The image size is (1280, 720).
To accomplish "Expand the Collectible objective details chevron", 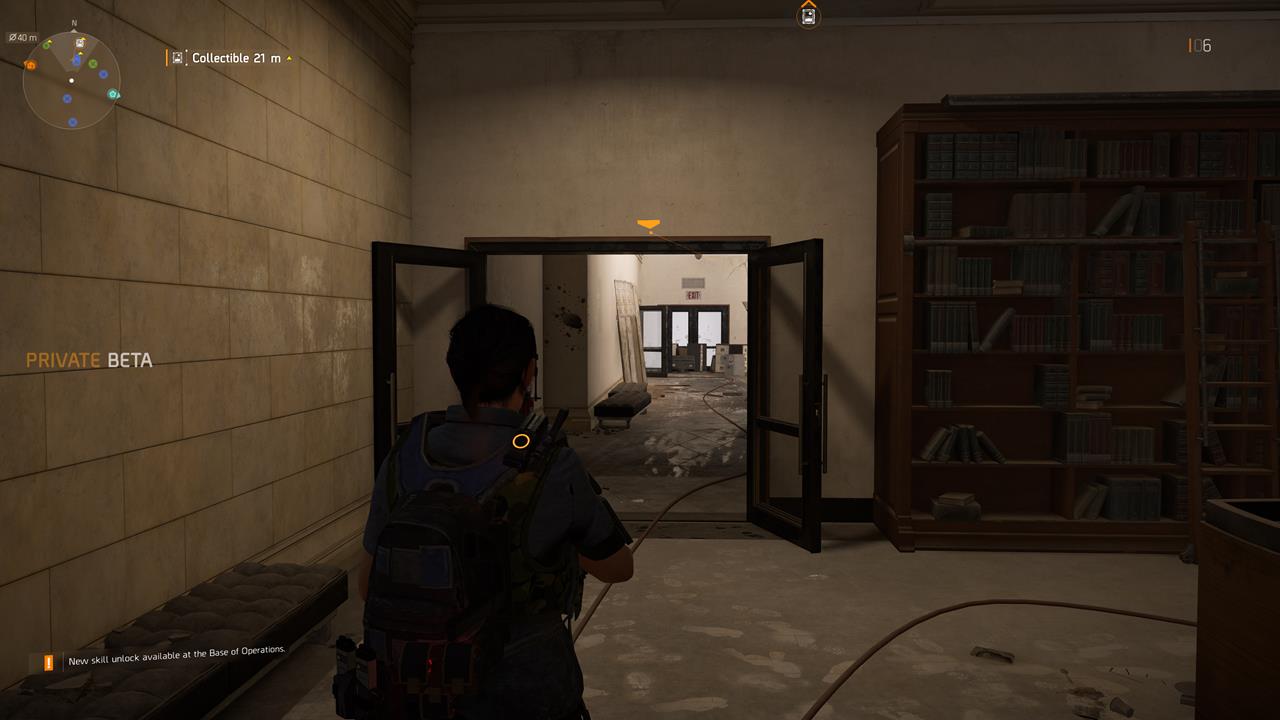I will tap(288, 57).
